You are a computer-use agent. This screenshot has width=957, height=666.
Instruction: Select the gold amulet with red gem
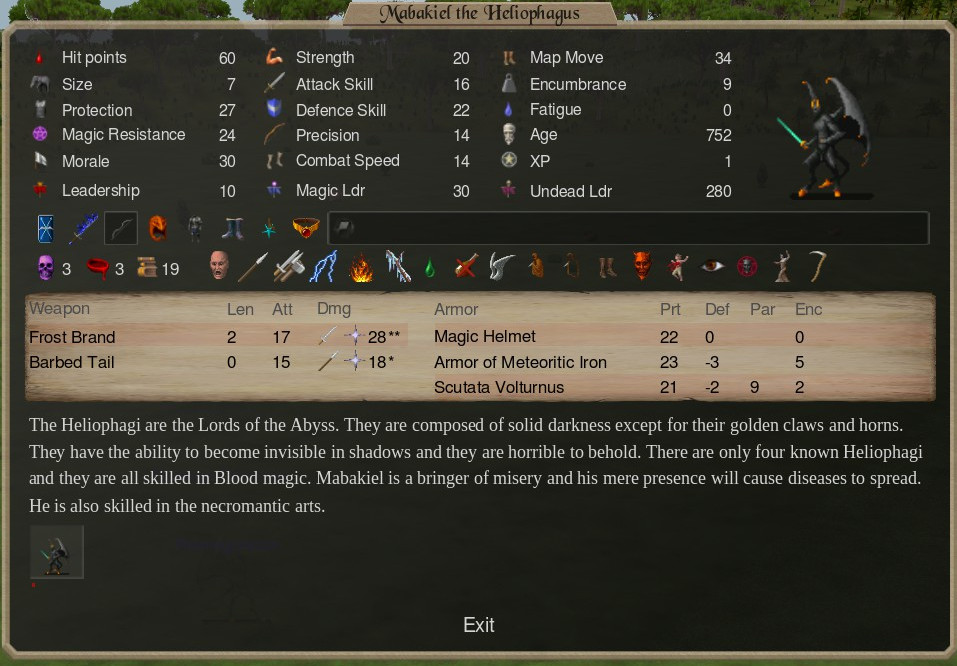pos(306,229)
